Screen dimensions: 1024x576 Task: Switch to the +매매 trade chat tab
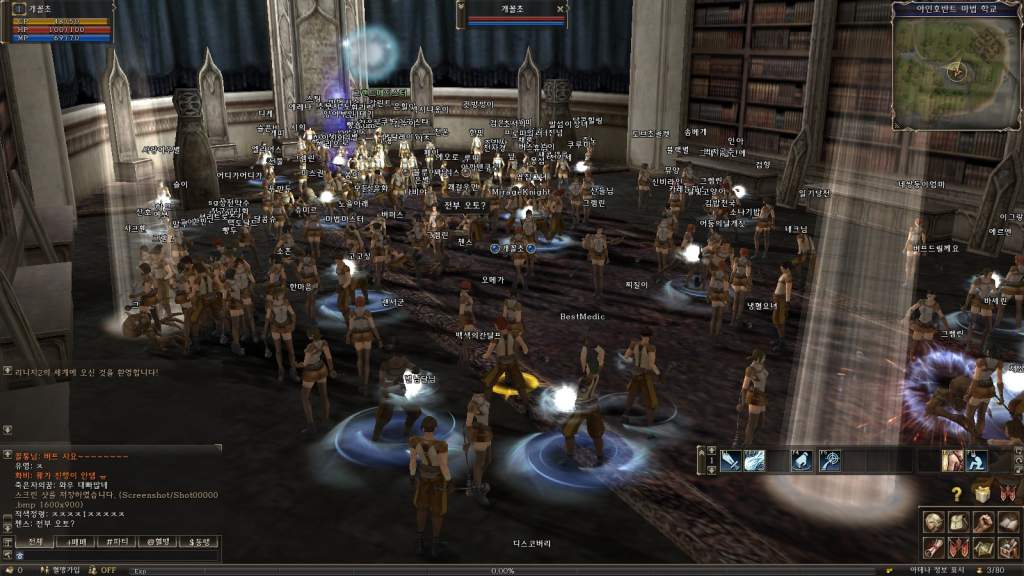[76, 541]
